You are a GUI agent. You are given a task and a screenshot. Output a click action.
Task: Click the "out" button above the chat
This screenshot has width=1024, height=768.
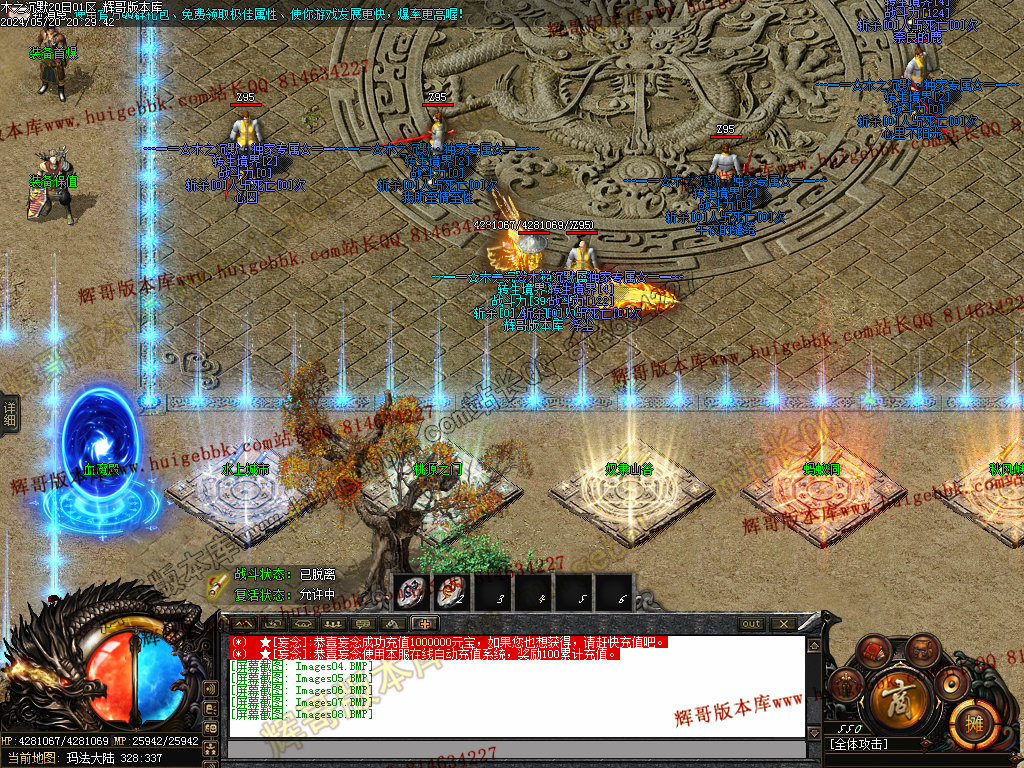[751, 624]
